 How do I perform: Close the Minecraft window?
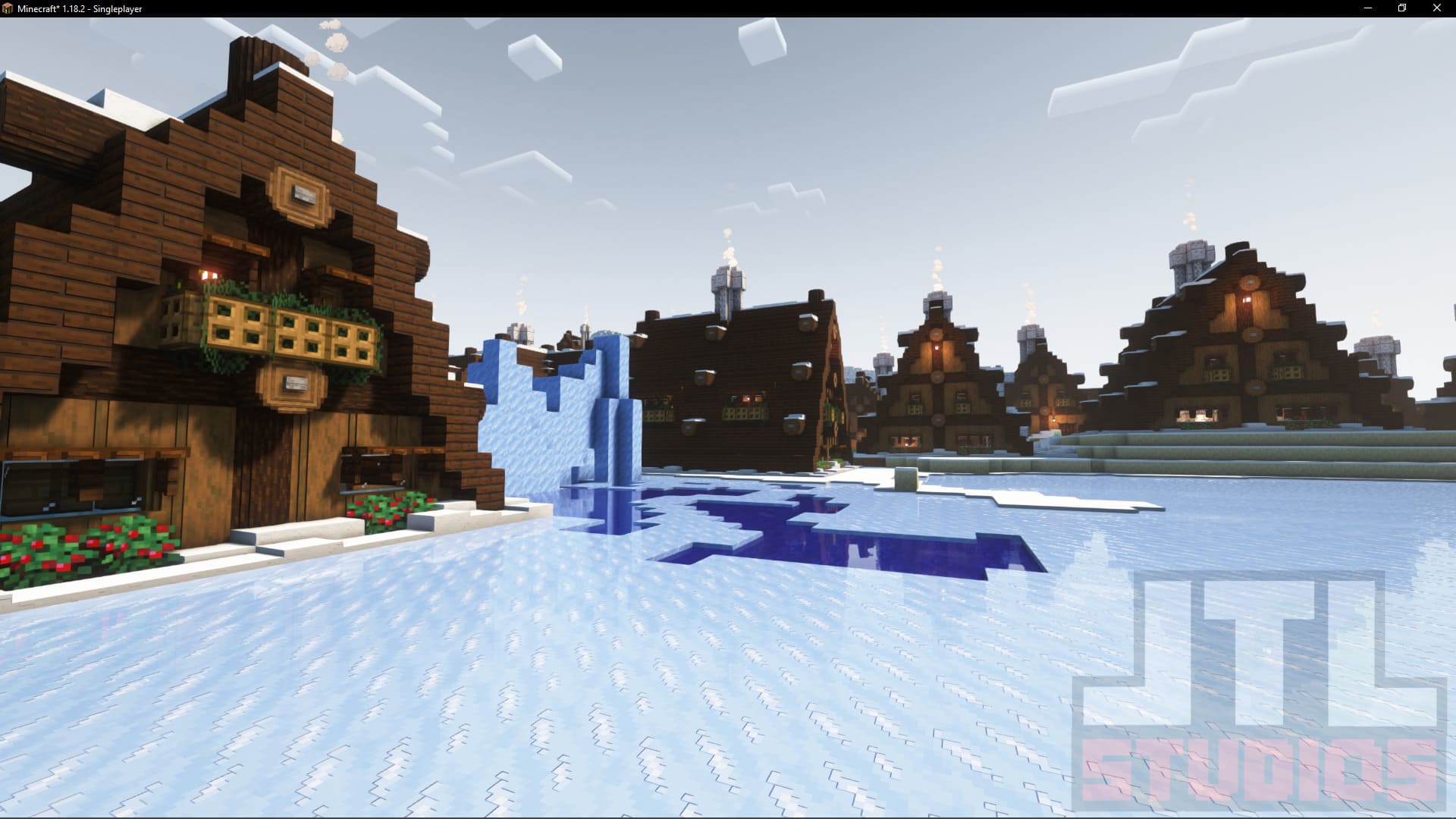point(1436,8)
